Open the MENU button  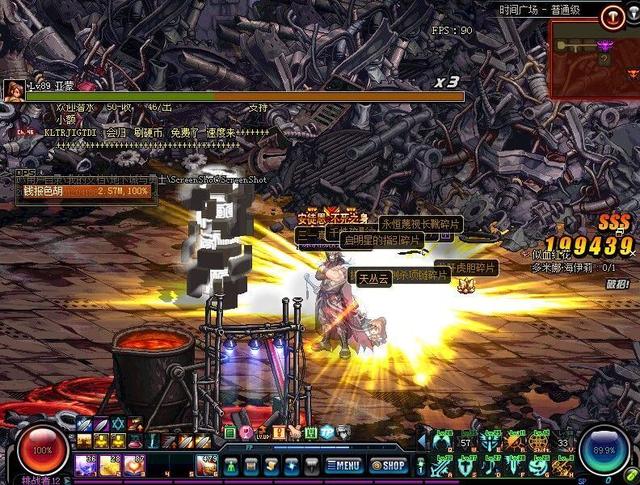pyautogui.click(x=341, y=465)
